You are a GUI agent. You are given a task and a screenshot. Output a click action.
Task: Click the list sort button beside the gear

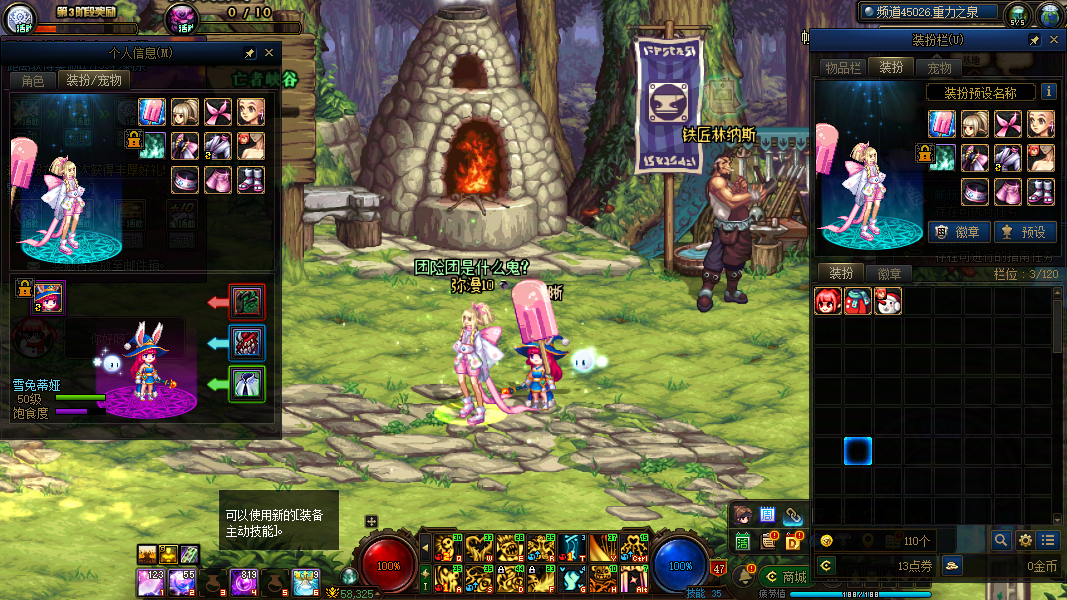[1048, 541]
